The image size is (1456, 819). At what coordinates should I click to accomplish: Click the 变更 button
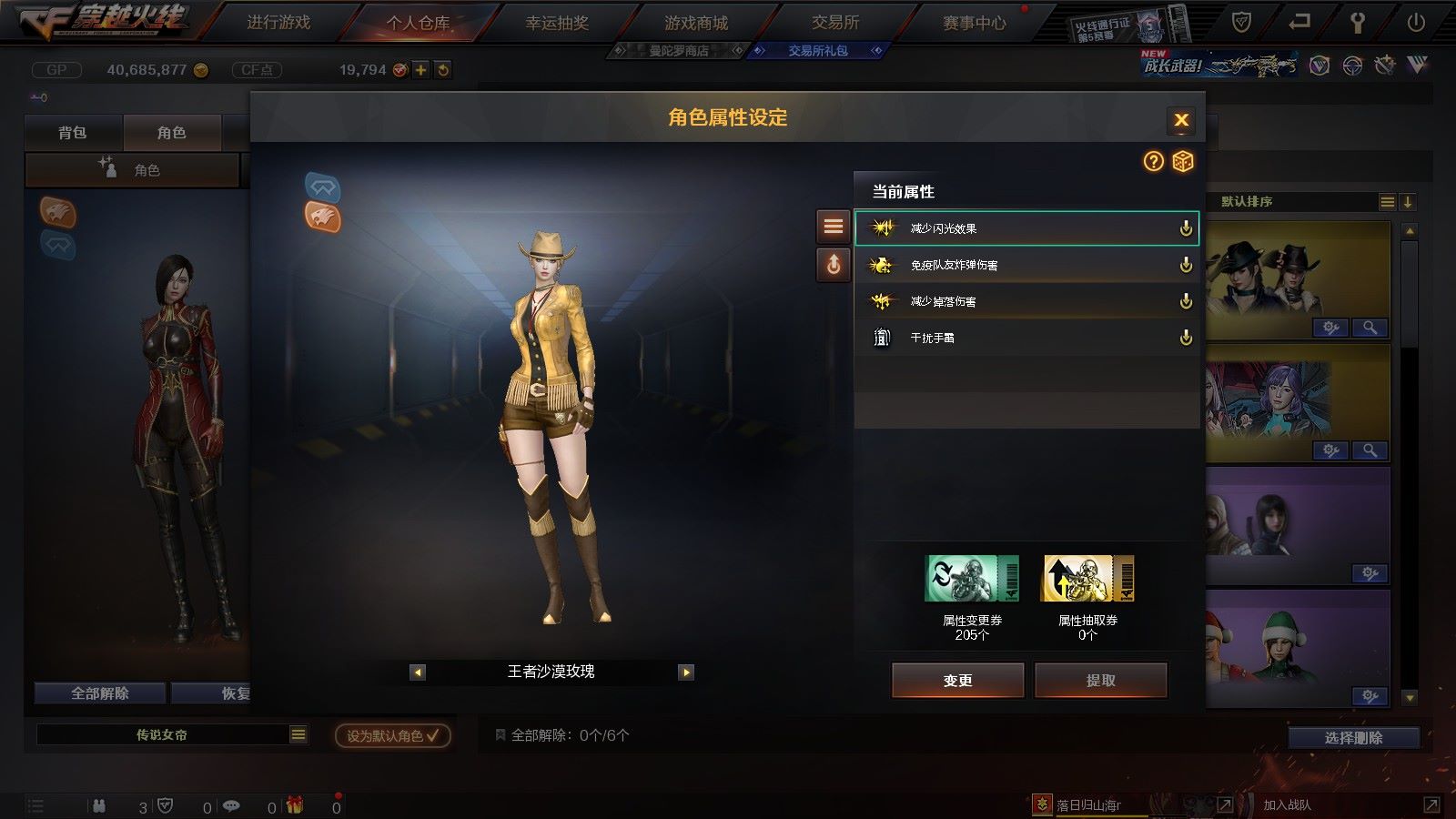click(x=957, y=680)
